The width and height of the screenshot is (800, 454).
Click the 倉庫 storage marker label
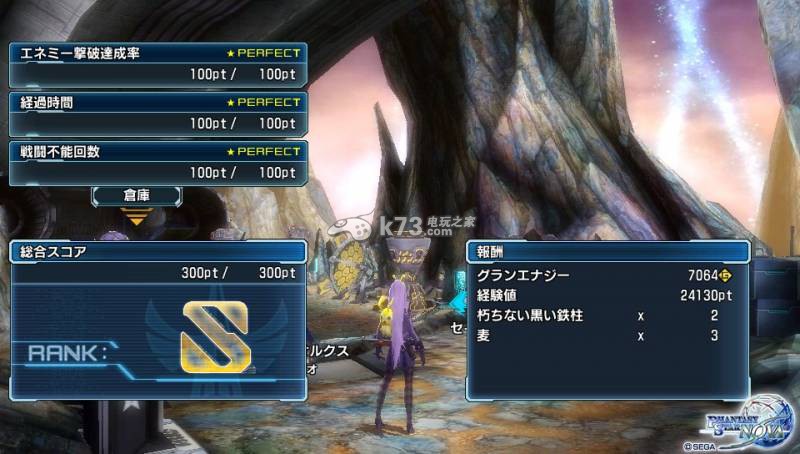click(136, 194)
